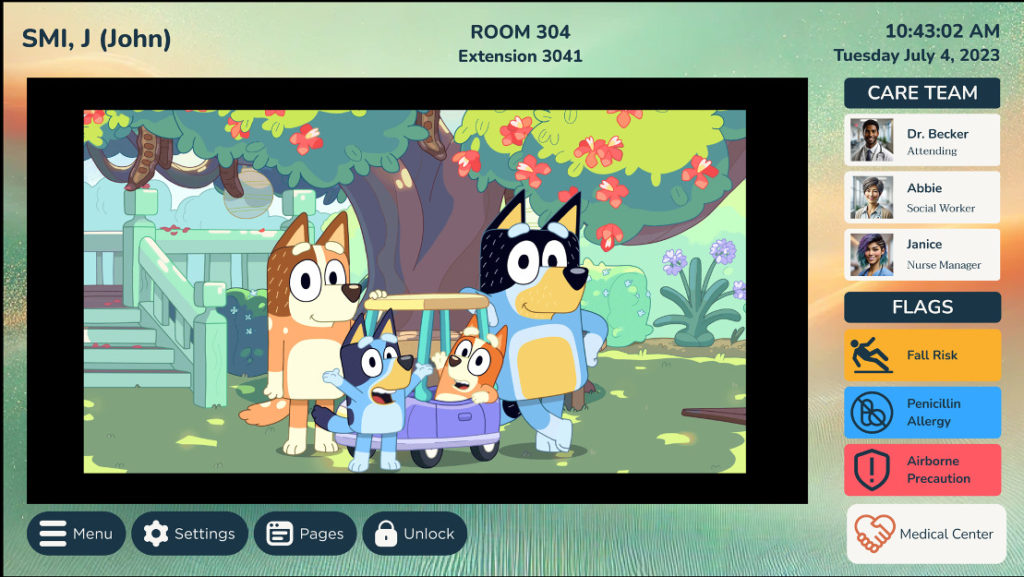The height and width of the screenshot is (577, 1024).
Task: Click the Flags section header
Action: [x=921, y=307]
